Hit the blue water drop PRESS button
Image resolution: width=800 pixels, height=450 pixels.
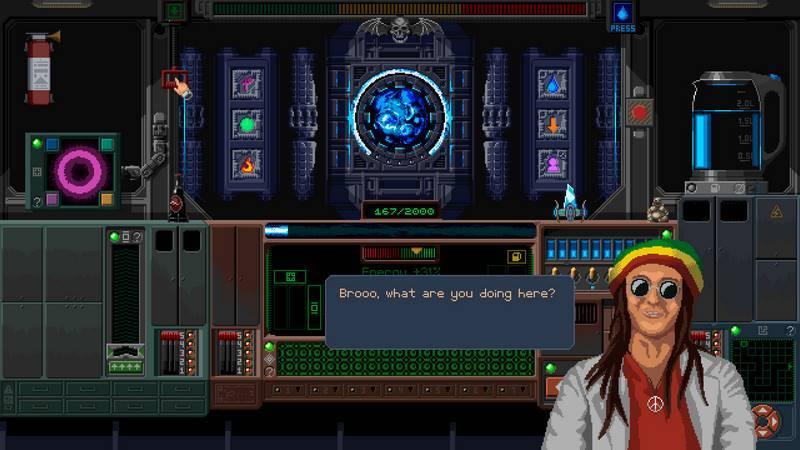(622, 13)
